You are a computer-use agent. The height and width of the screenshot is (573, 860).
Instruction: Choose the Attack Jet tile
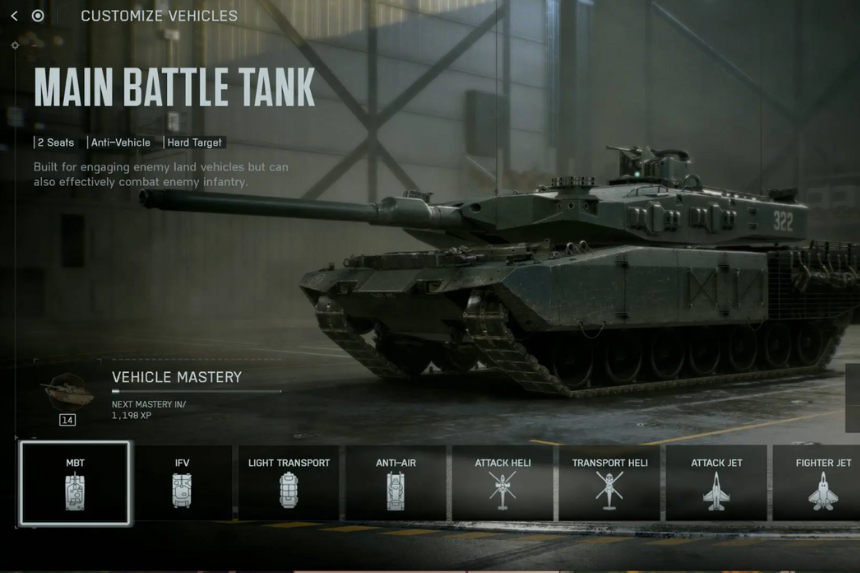pyautogui.click(x=716, y=483)
